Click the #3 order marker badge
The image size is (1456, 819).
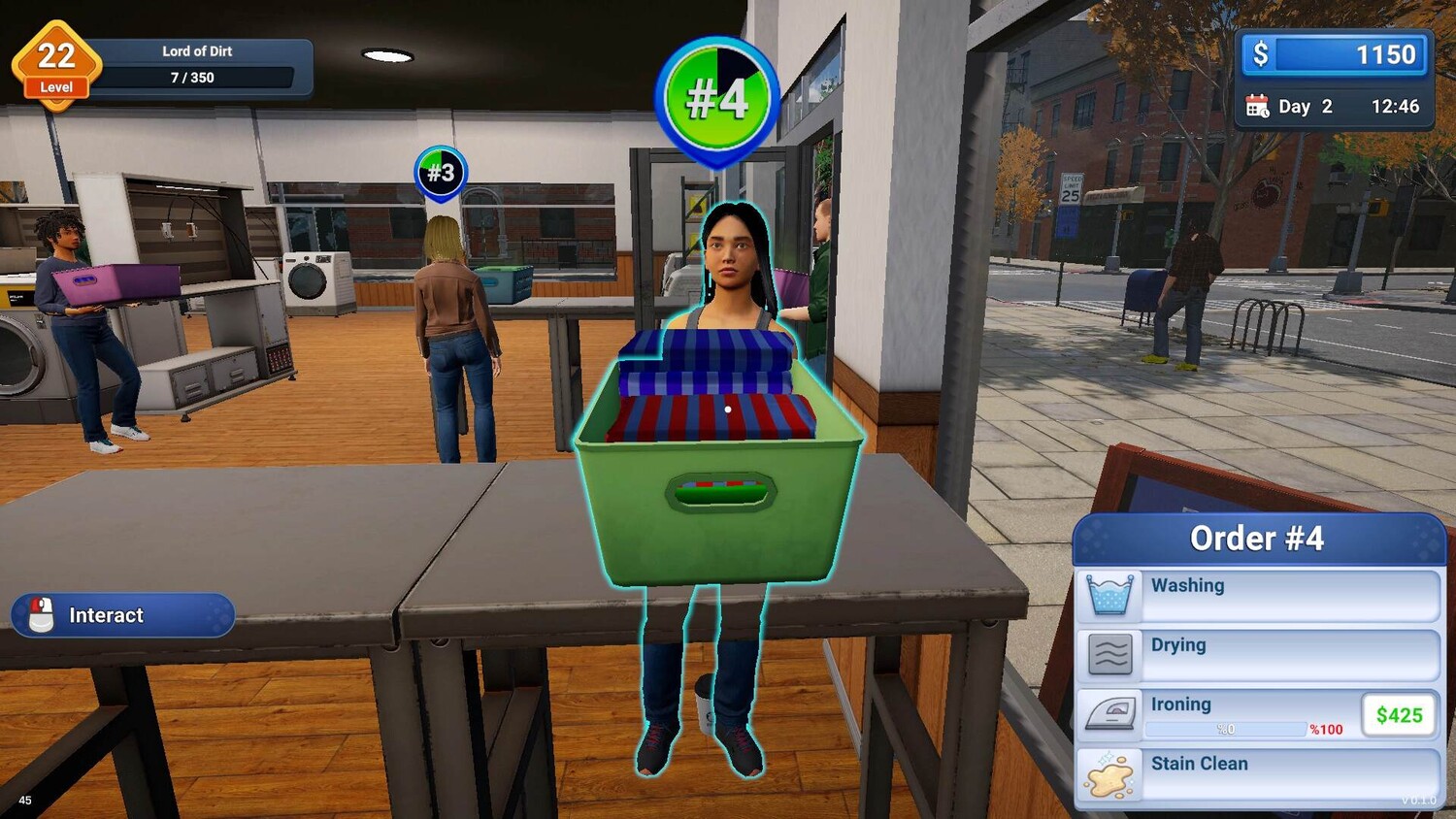pyautogui.click(x=441, y=173)
